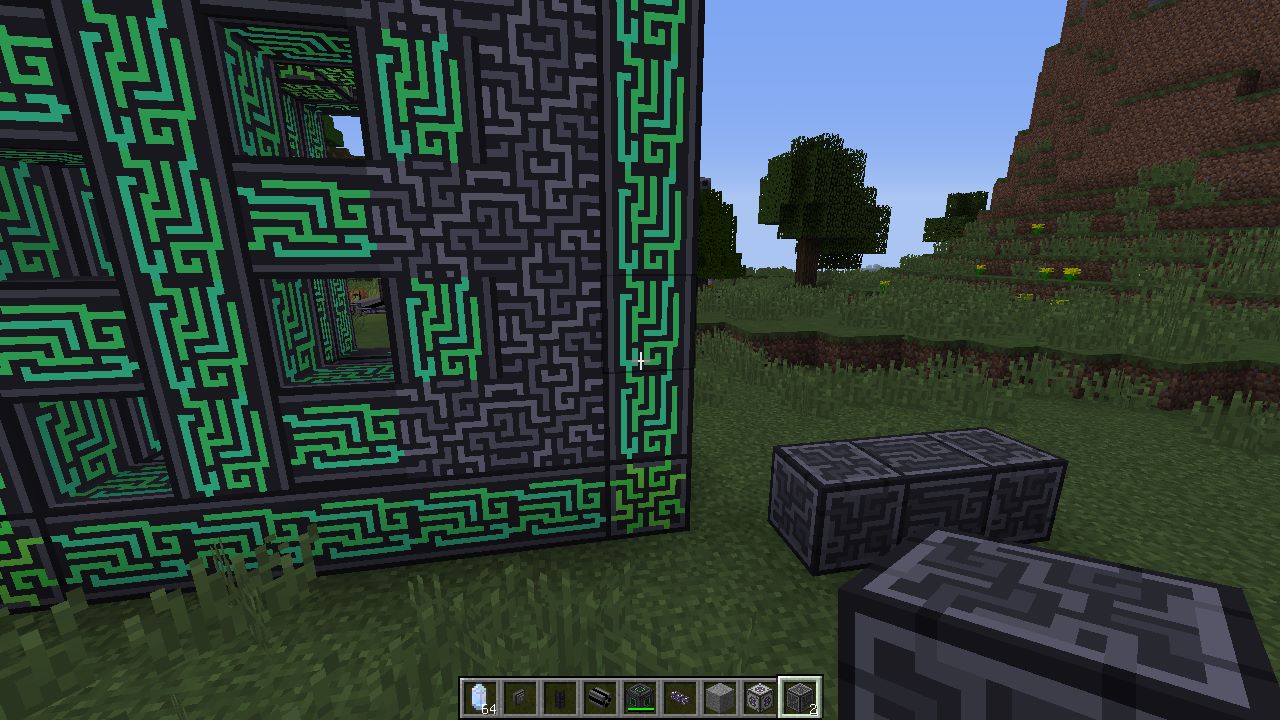
Task: Click the crosshair at screen center
Action: [x=640, y=362]
